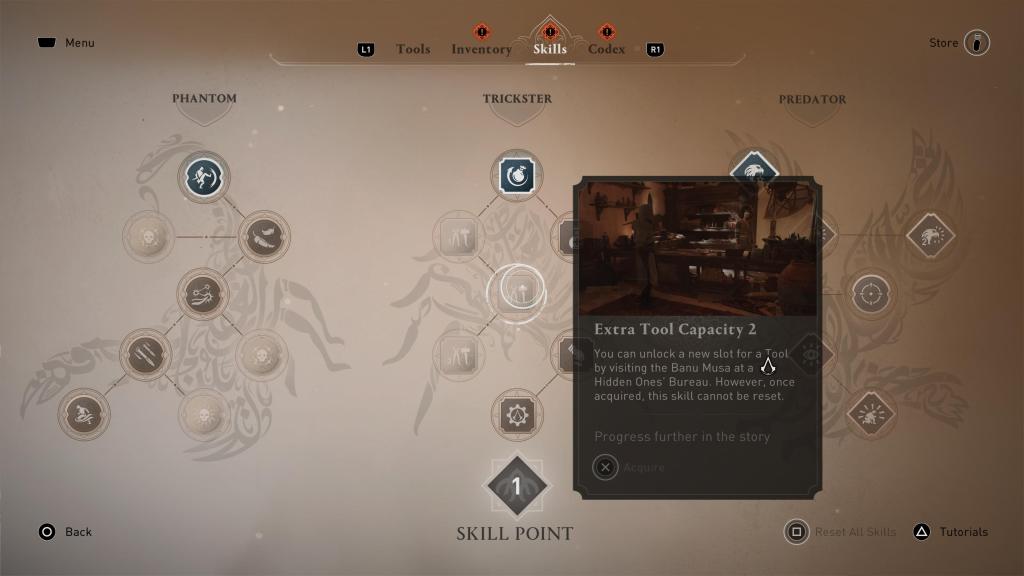Viewport: 1024px width, 576px height.
Task: Open the Menu in the top-left corner
Action: coord(67,43)
